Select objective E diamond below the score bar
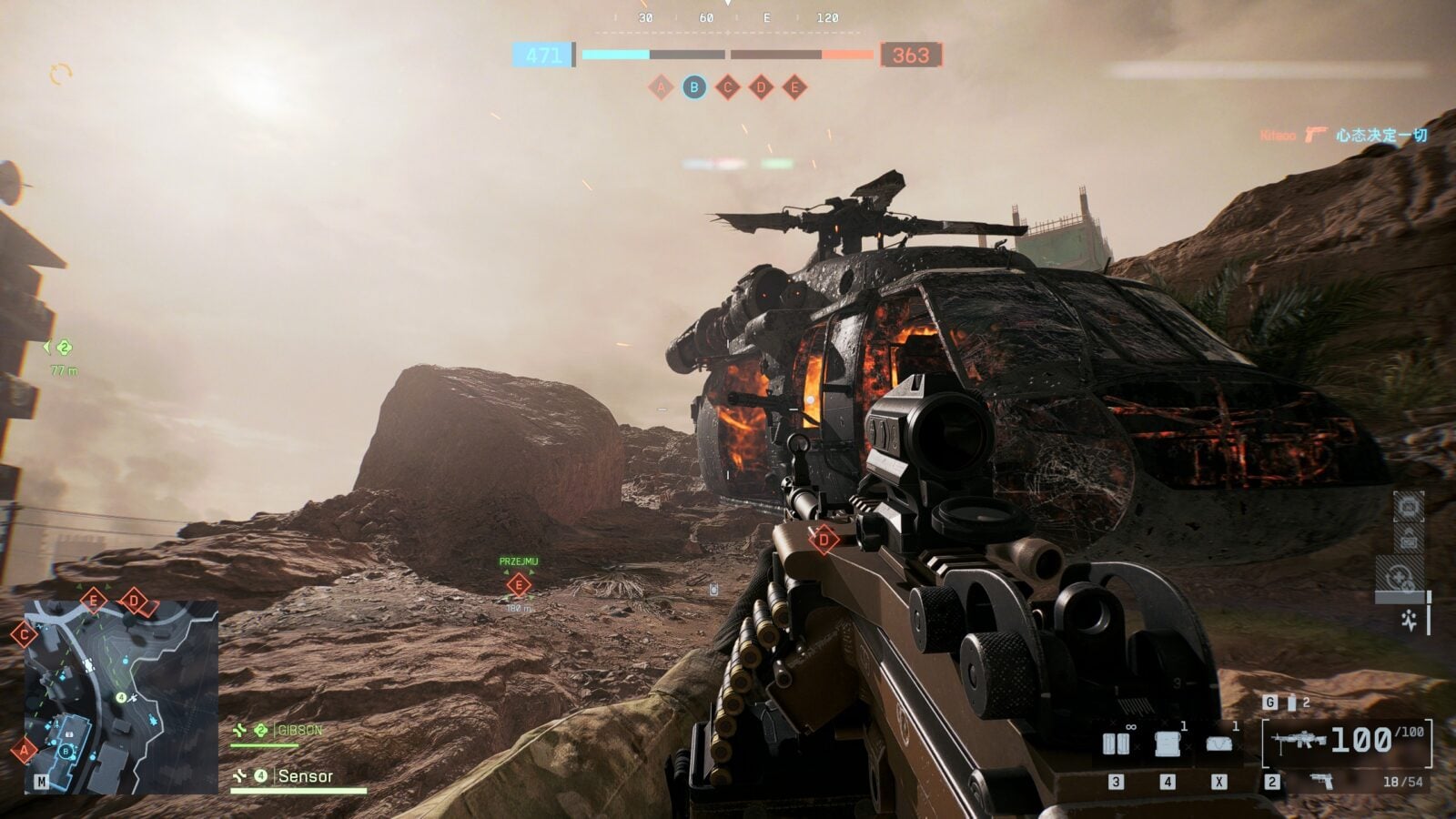 click(x=794, y=87)
